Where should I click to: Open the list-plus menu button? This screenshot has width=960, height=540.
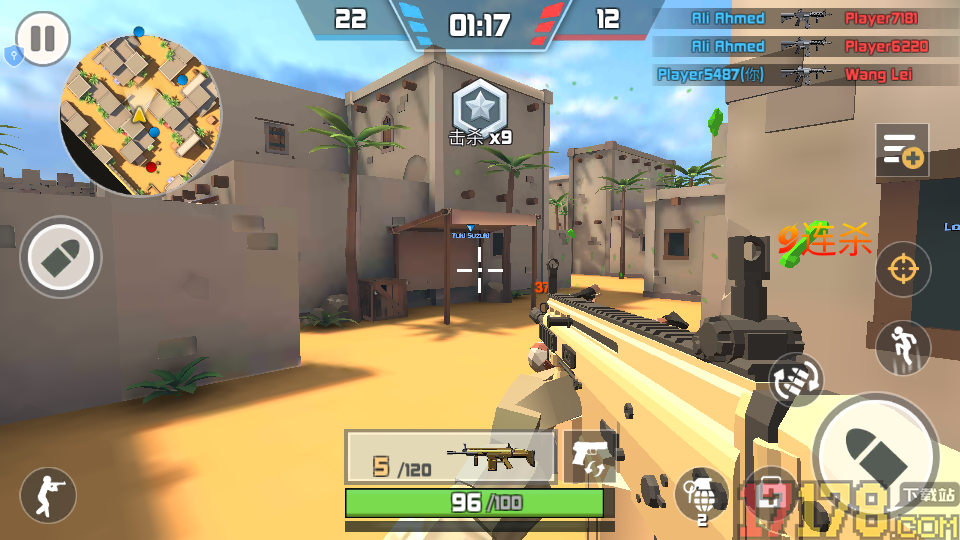pos(902,150)
